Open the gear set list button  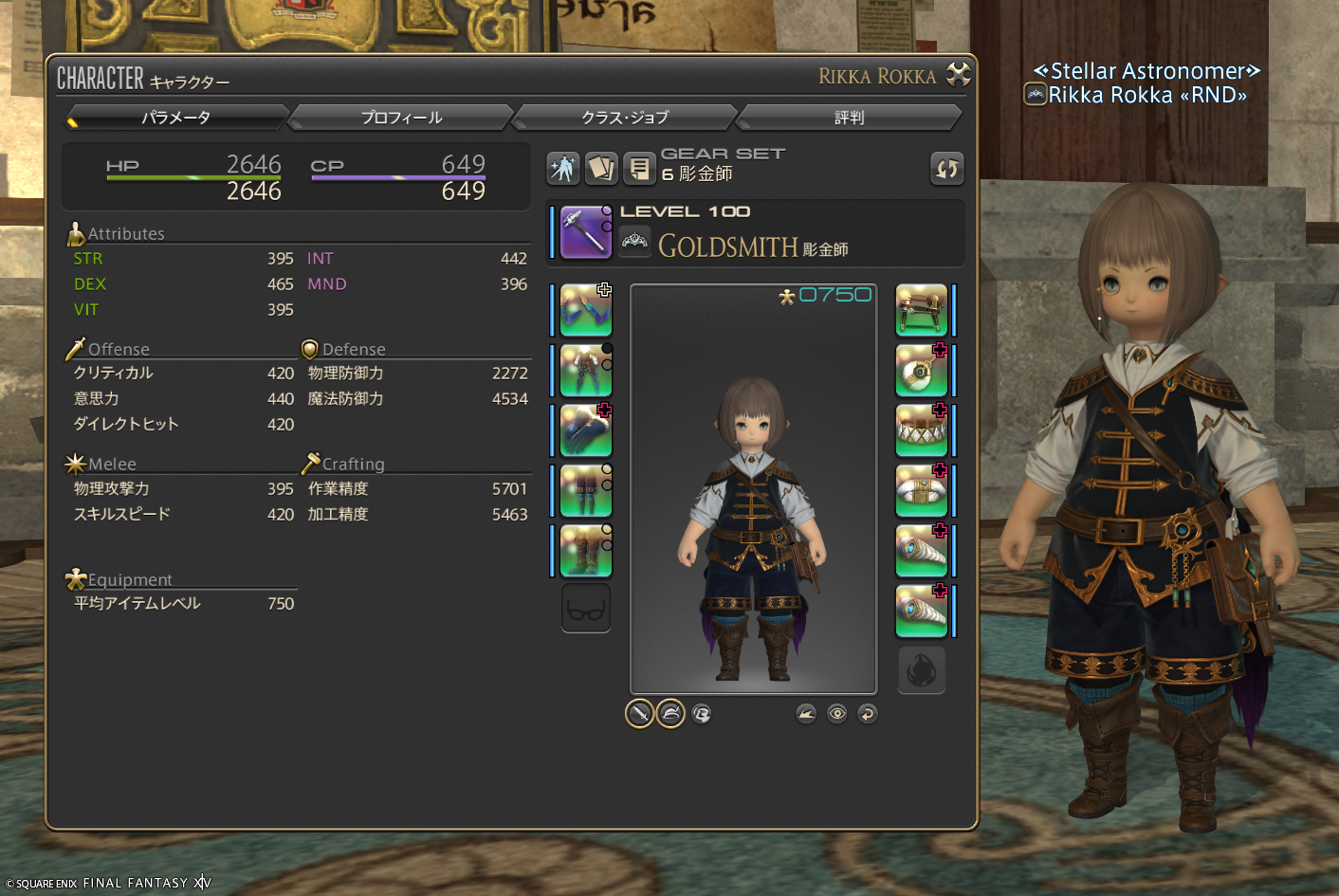[640, 169]
